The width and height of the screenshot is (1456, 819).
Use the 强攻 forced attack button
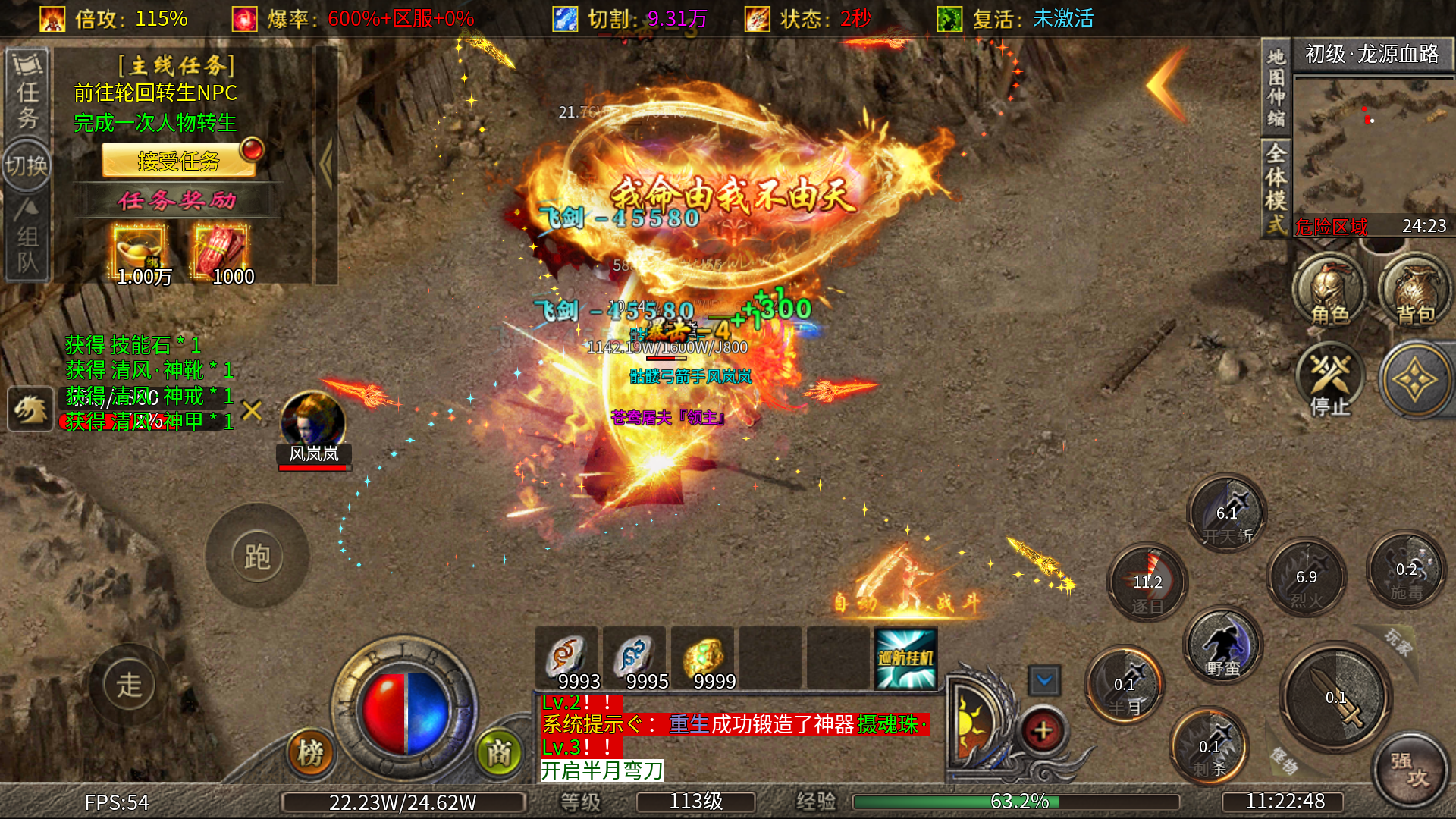point(1410,769)
